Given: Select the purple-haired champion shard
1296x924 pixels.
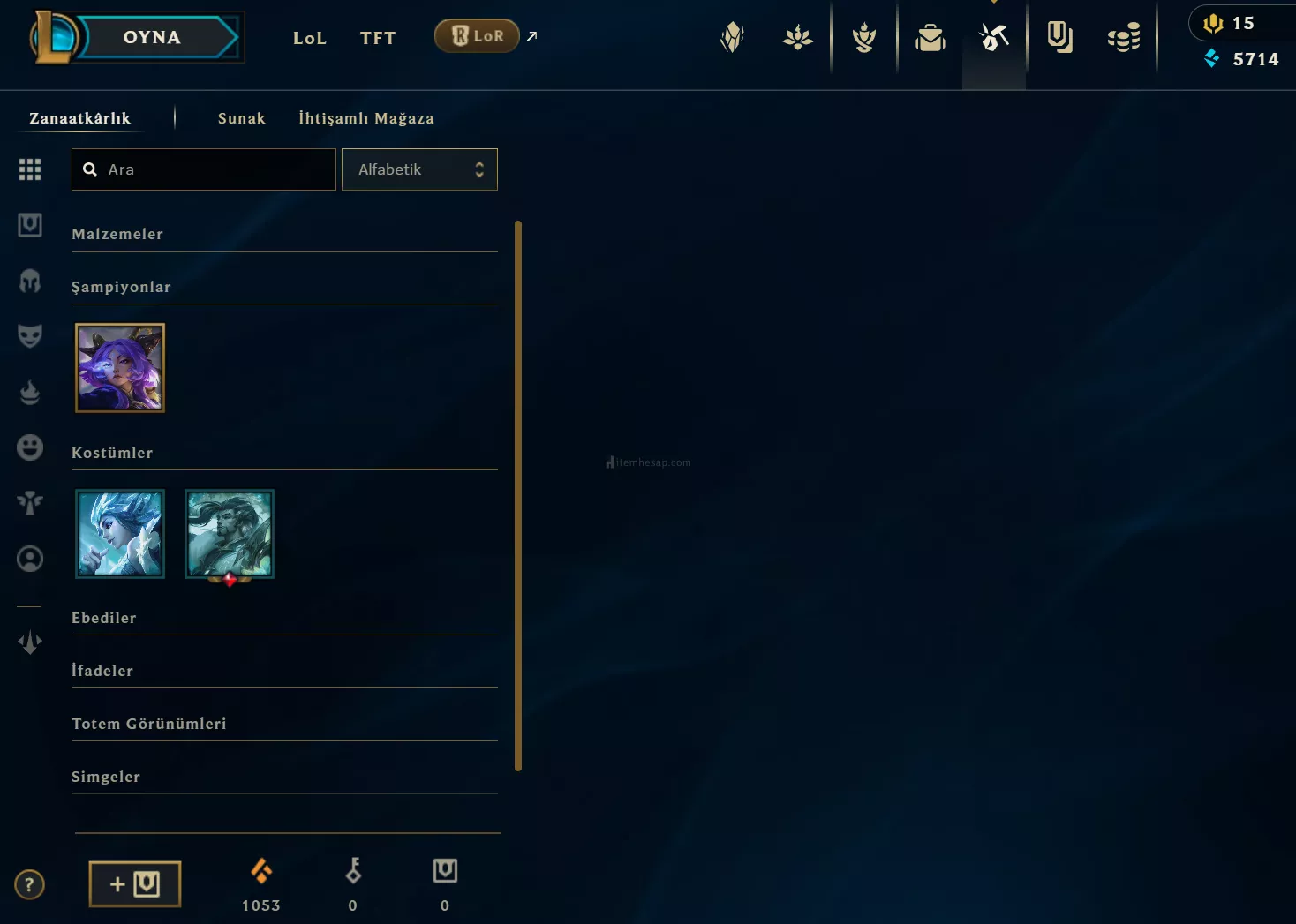Looking at the screenshot, I should pyautogui.click(x=120, y=368).
